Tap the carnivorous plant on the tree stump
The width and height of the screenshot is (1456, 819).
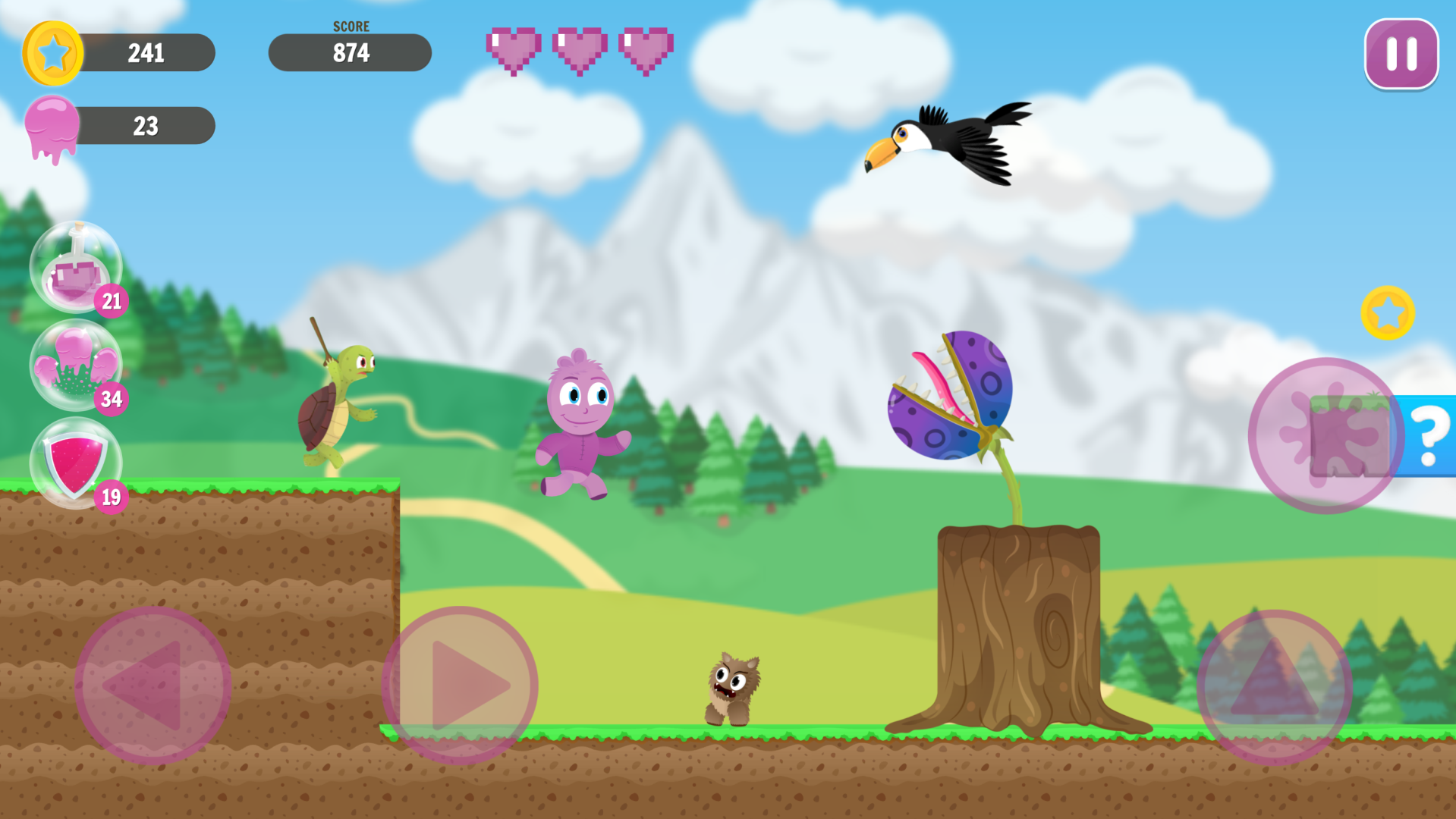pyautogui.click(x=952, y=394)
